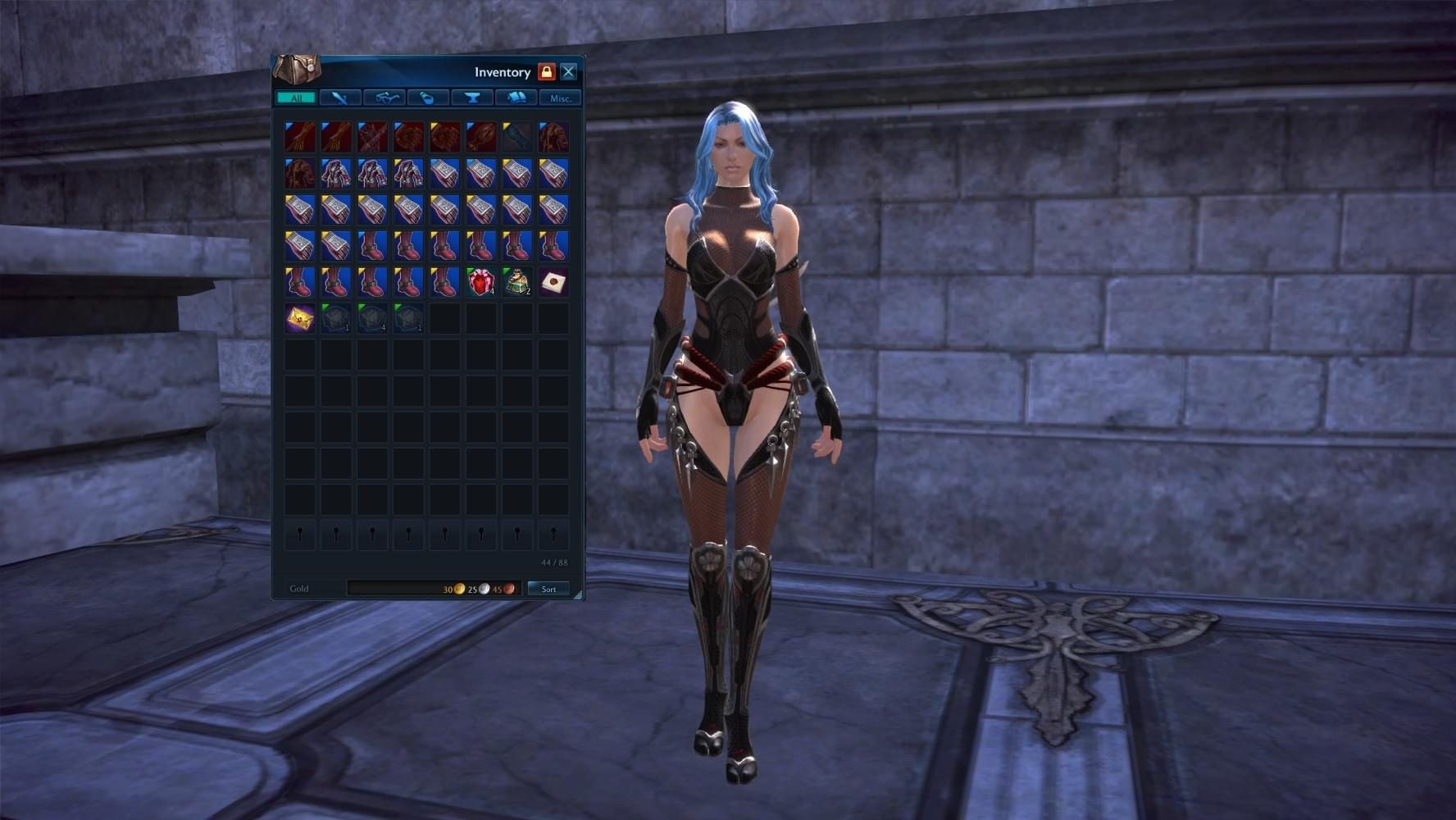Select the white wax-sealed letter item

point(553,282)
